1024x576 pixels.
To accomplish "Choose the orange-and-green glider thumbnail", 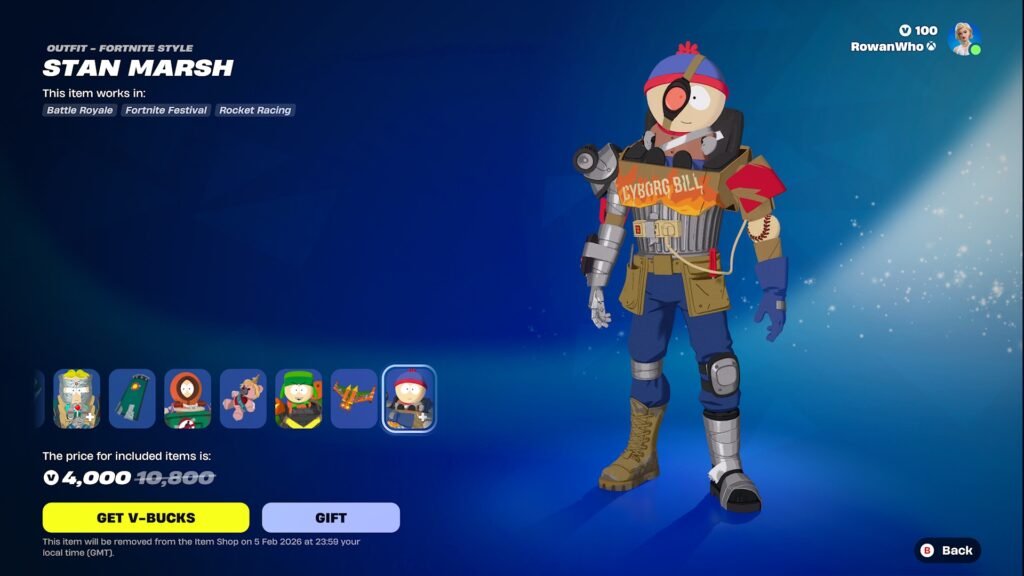I will pyautogui.click(x=354, y=399).
